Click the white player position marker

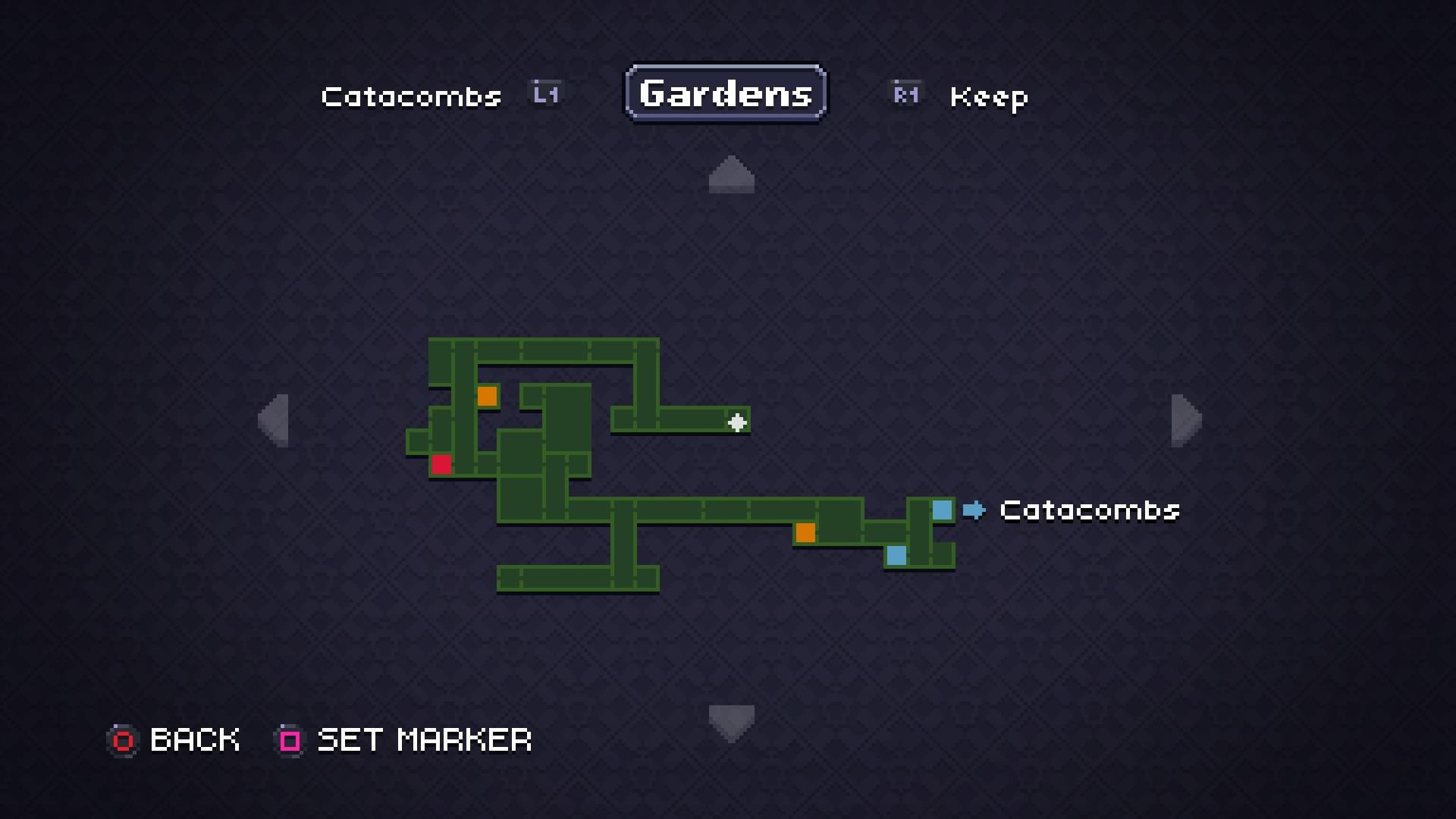tap(737, 422)
